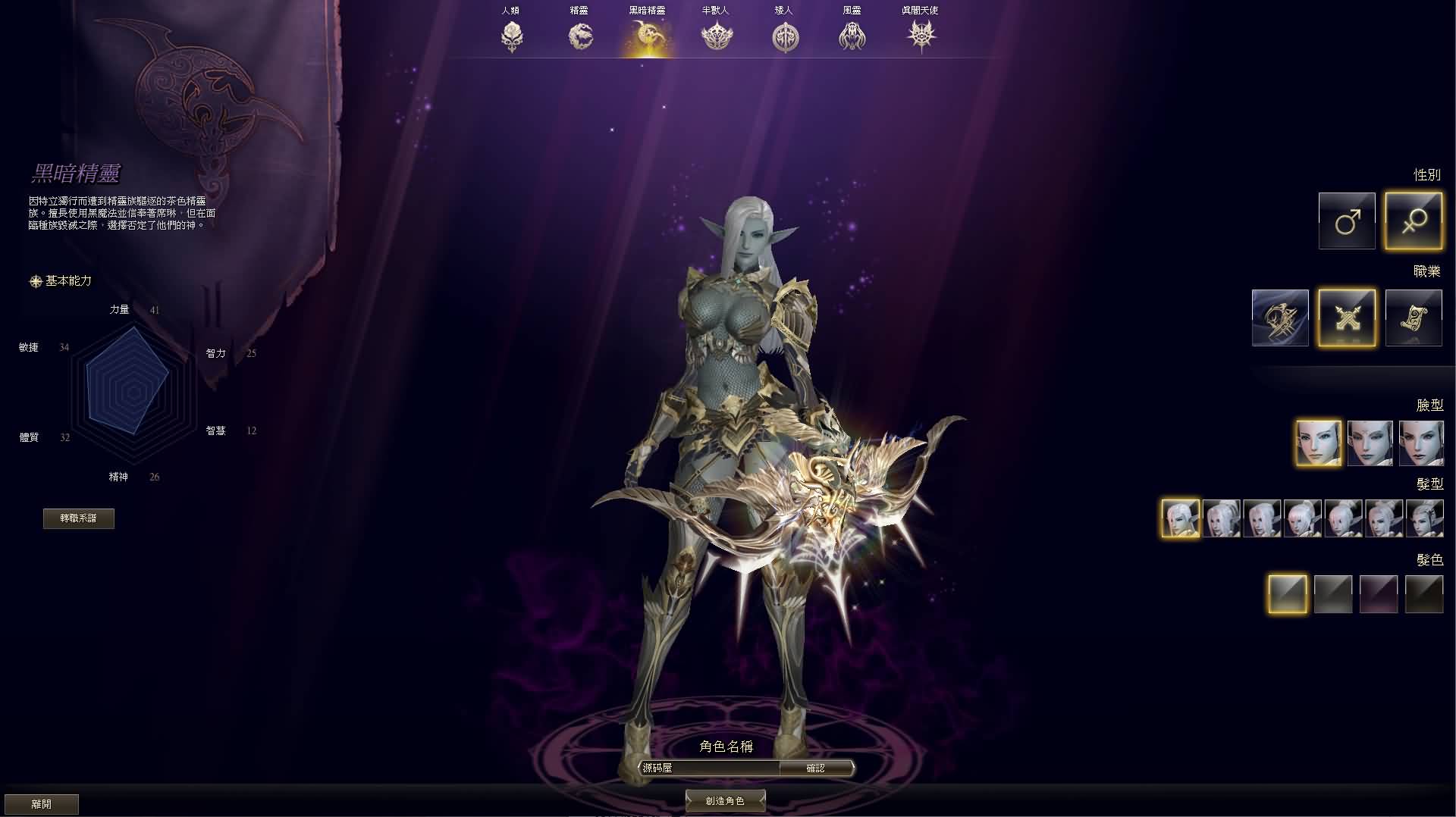The width and height of the screenshot is (1456, 817).
Task: Pick the second face option under 臉型
Action: coord(1371,443)
